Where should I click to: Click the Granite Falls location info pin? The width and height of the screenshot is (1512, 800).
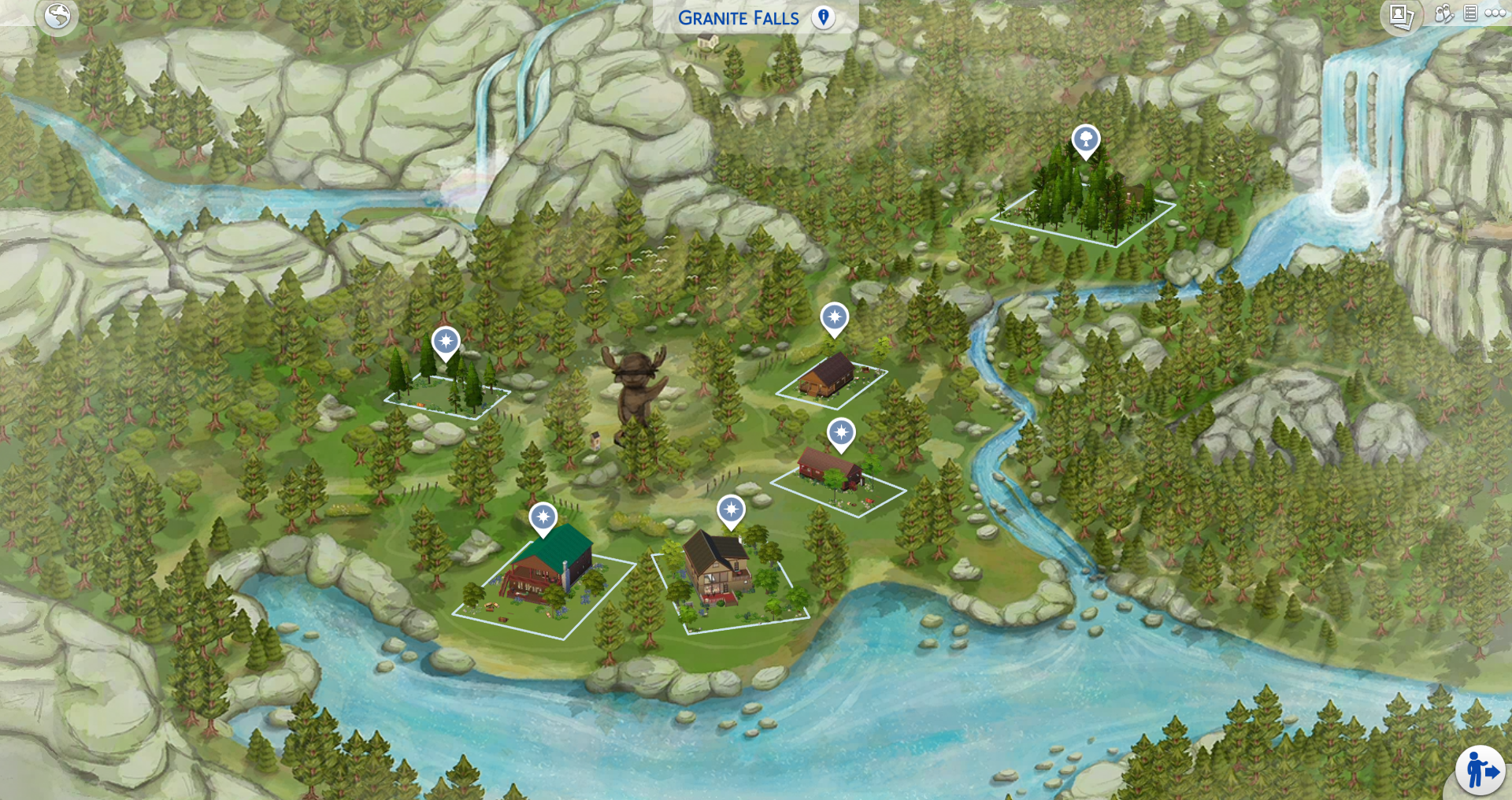[824, 17]
